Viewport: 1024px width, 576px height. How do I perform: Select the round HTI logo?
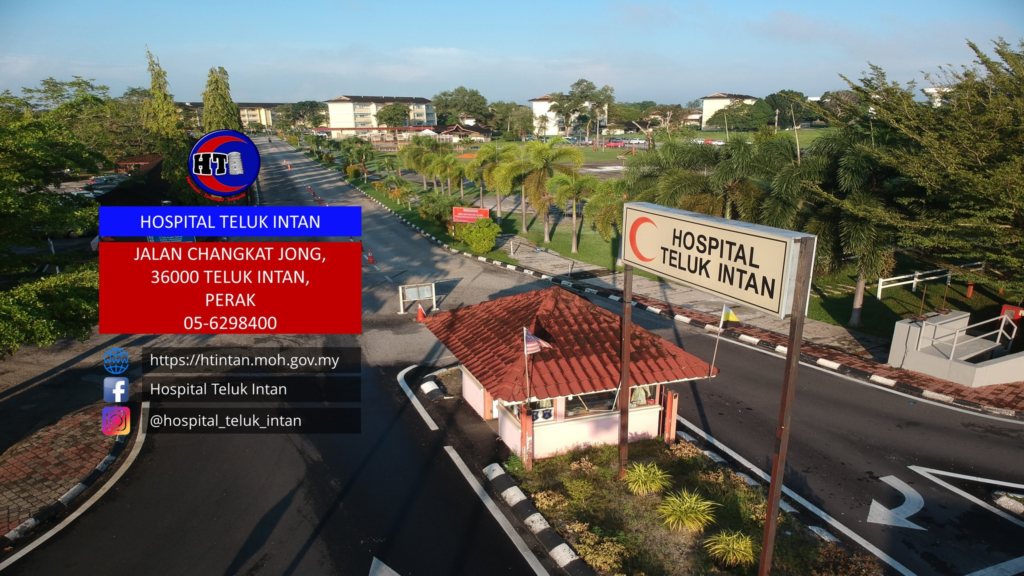coord(223,164)
